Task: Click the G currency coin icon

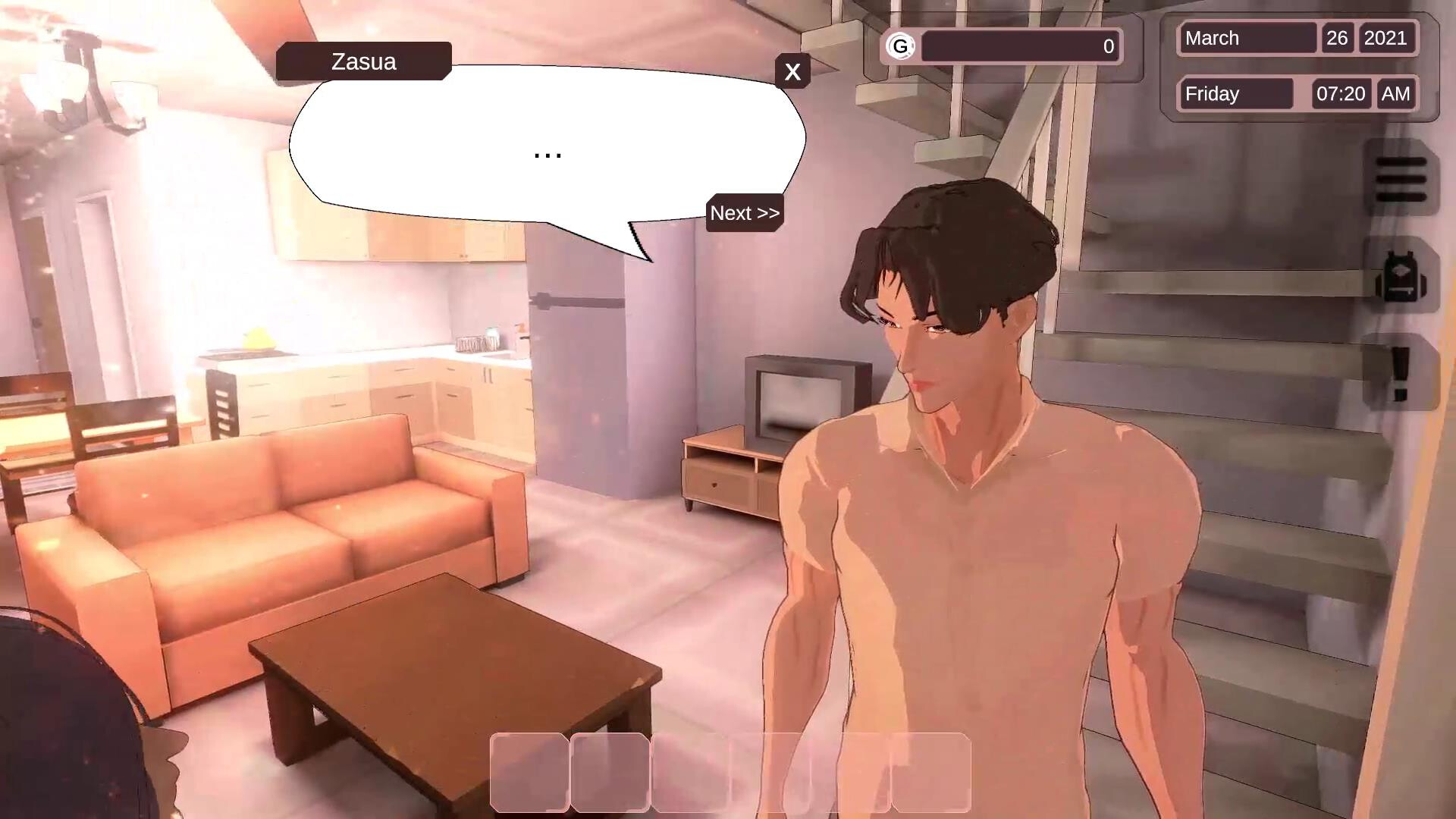Action: click(x=899, y=46)
